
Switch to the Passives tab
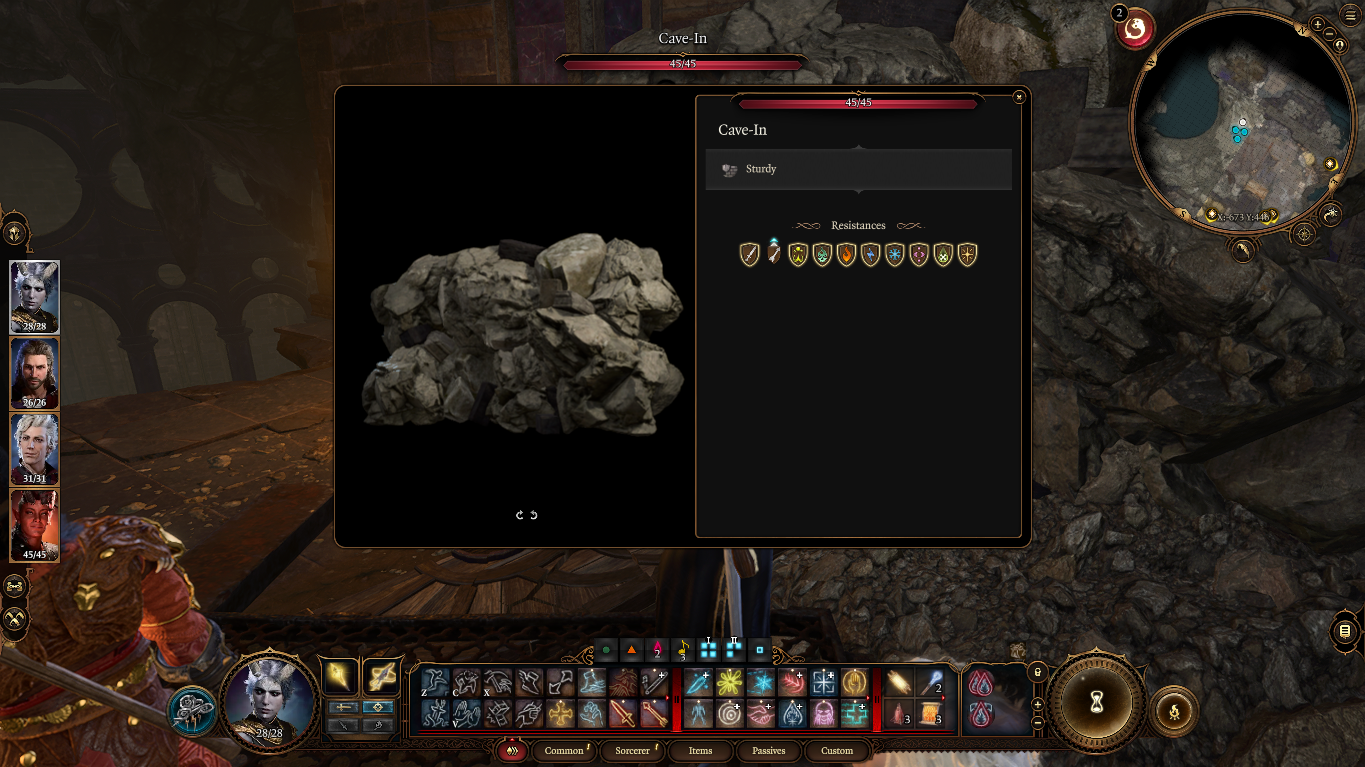coord(768,751)
